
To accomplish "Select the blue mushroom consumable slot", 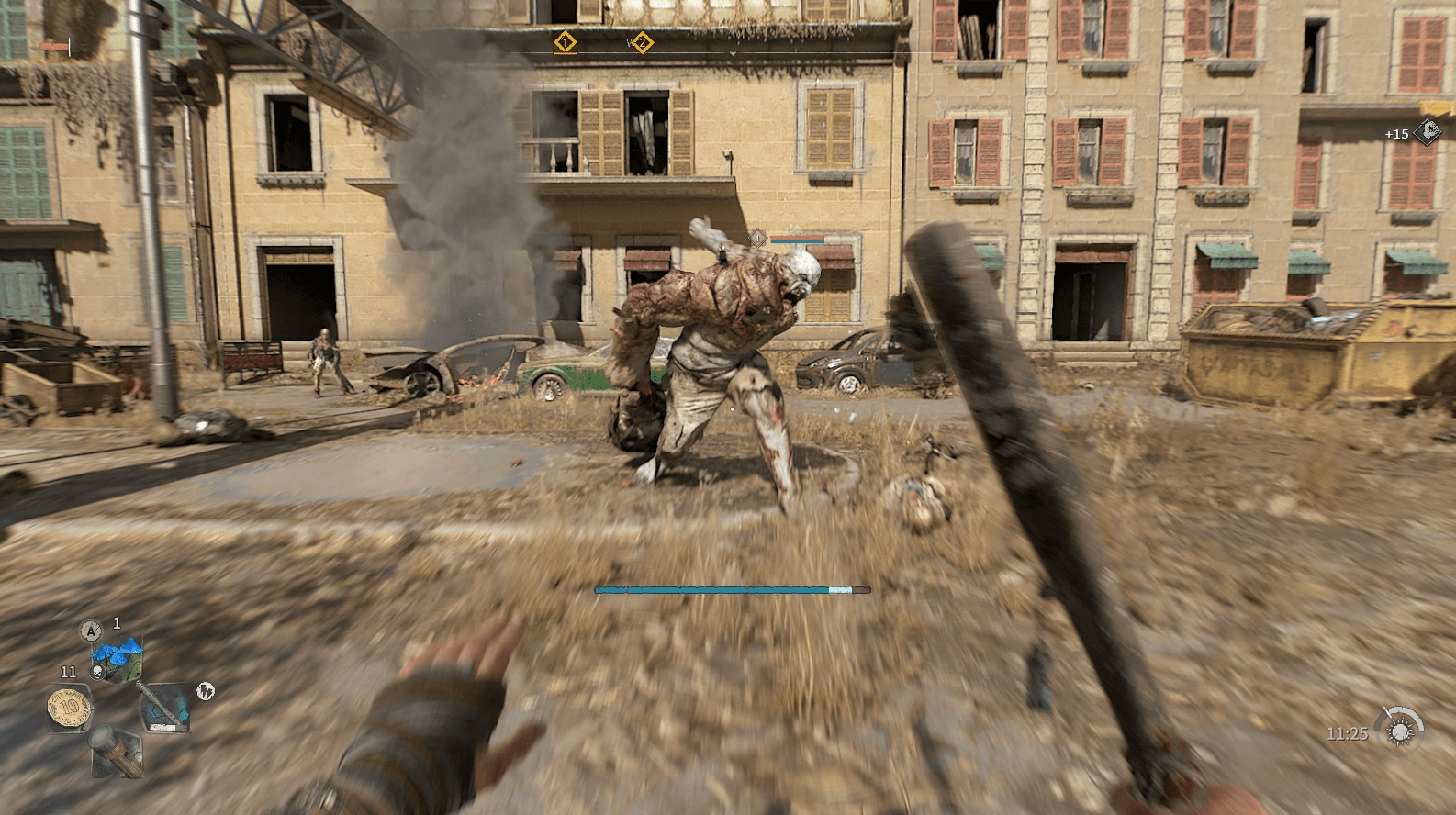I will tap(118, 657).
